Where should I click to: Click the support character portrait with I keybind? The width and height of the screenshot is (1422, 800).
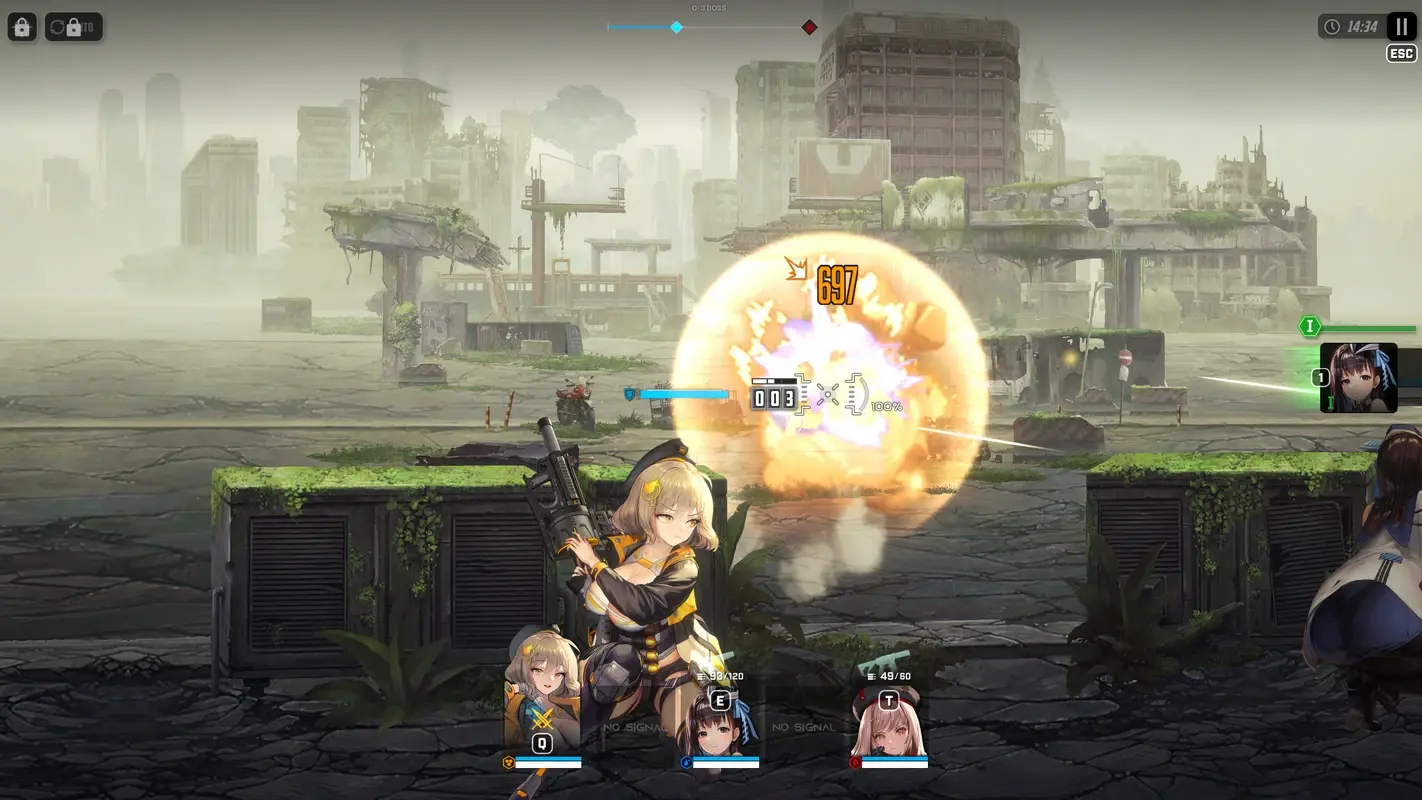1359,380
